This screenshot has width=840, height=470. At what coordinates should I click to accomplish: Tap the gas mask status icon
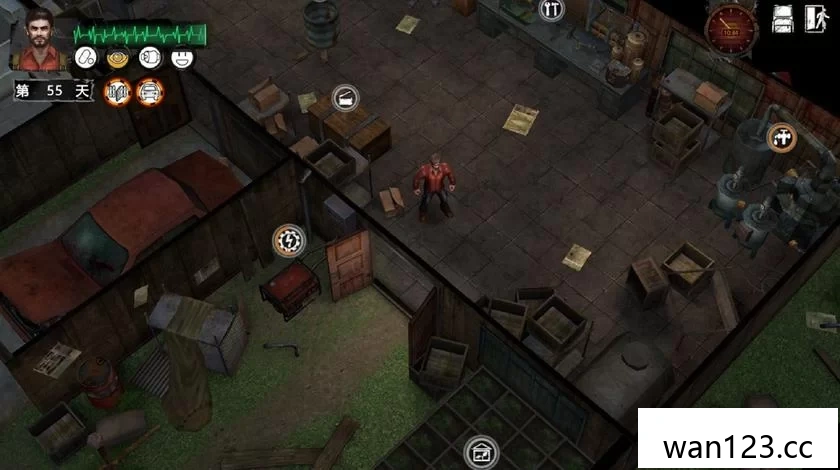[150, 57]
